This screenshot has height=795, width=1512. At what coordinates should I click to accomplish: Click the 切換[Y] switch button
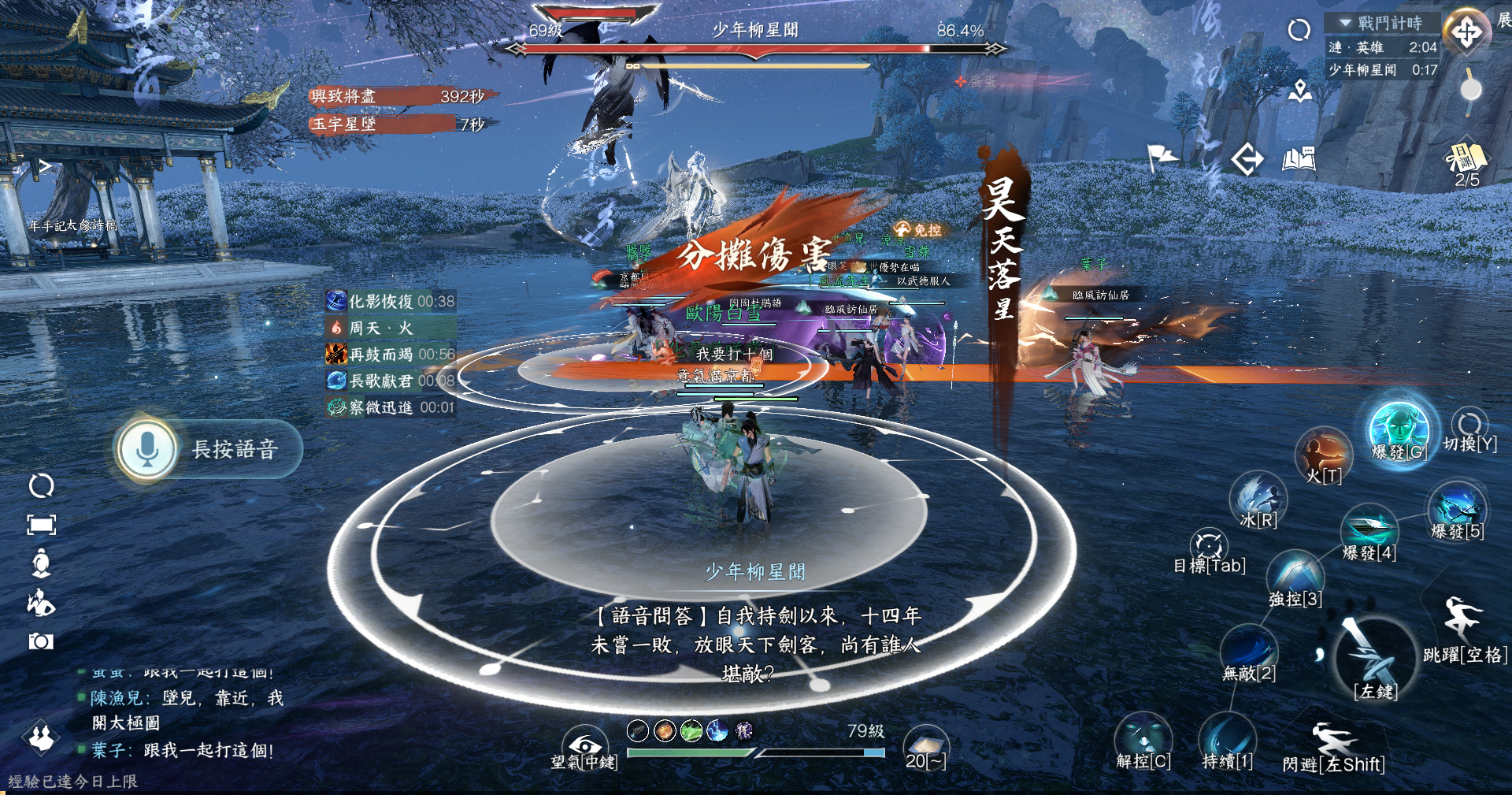1469,425
